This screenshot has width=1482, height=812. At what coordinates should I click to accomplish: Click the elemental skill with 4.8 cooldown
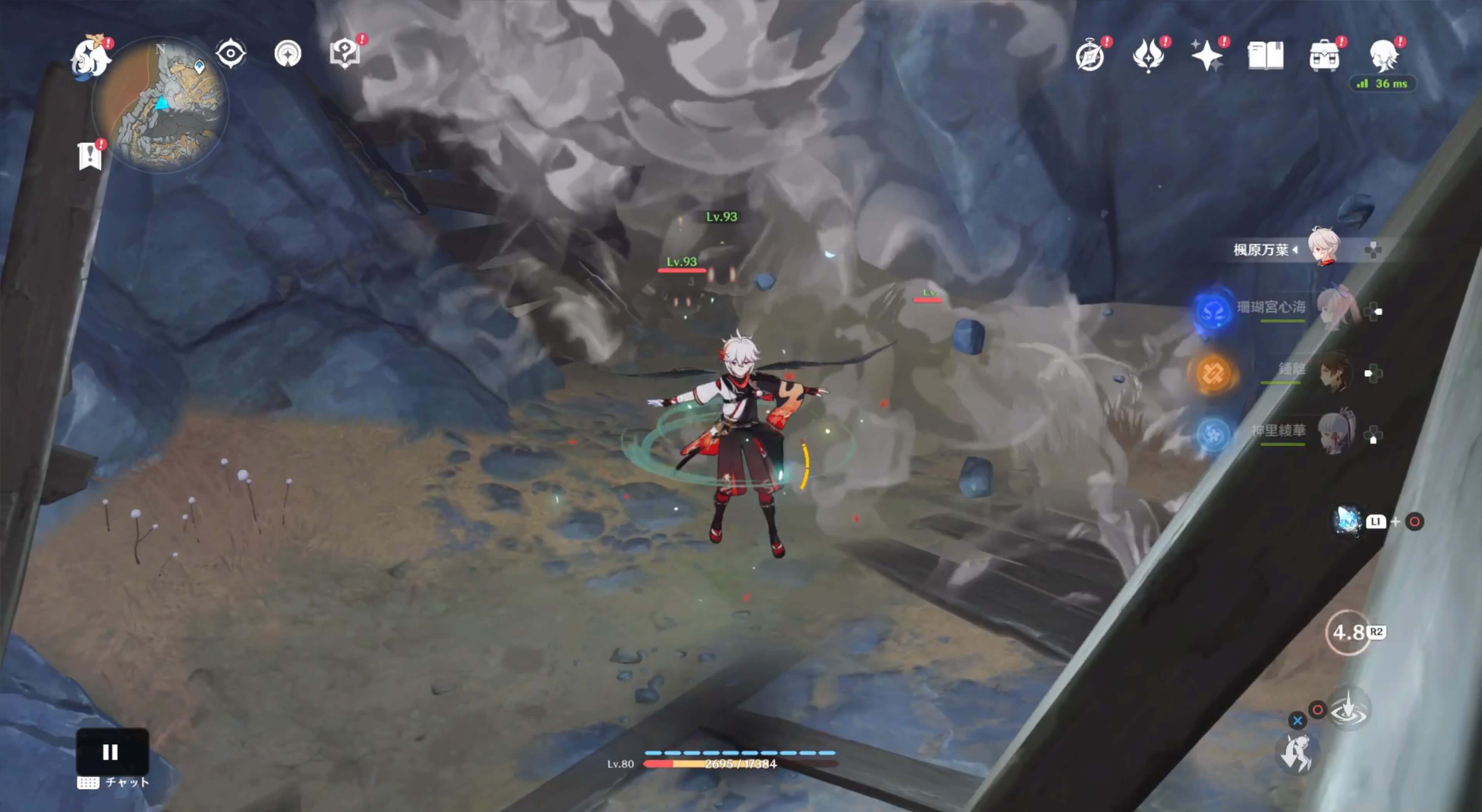(1348, 633)
